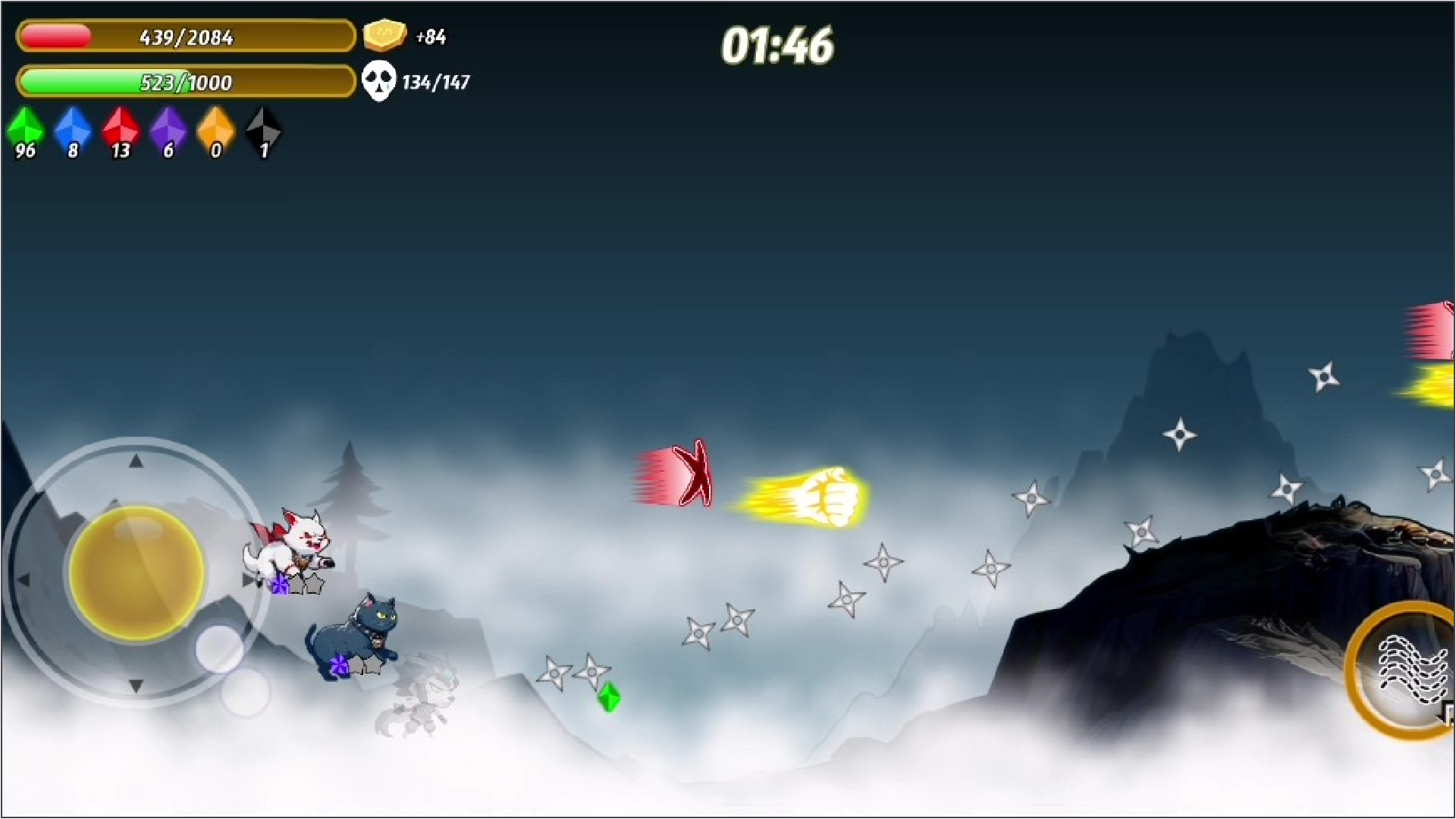Click the red health bar showing 439/2084

click(186, 36)
